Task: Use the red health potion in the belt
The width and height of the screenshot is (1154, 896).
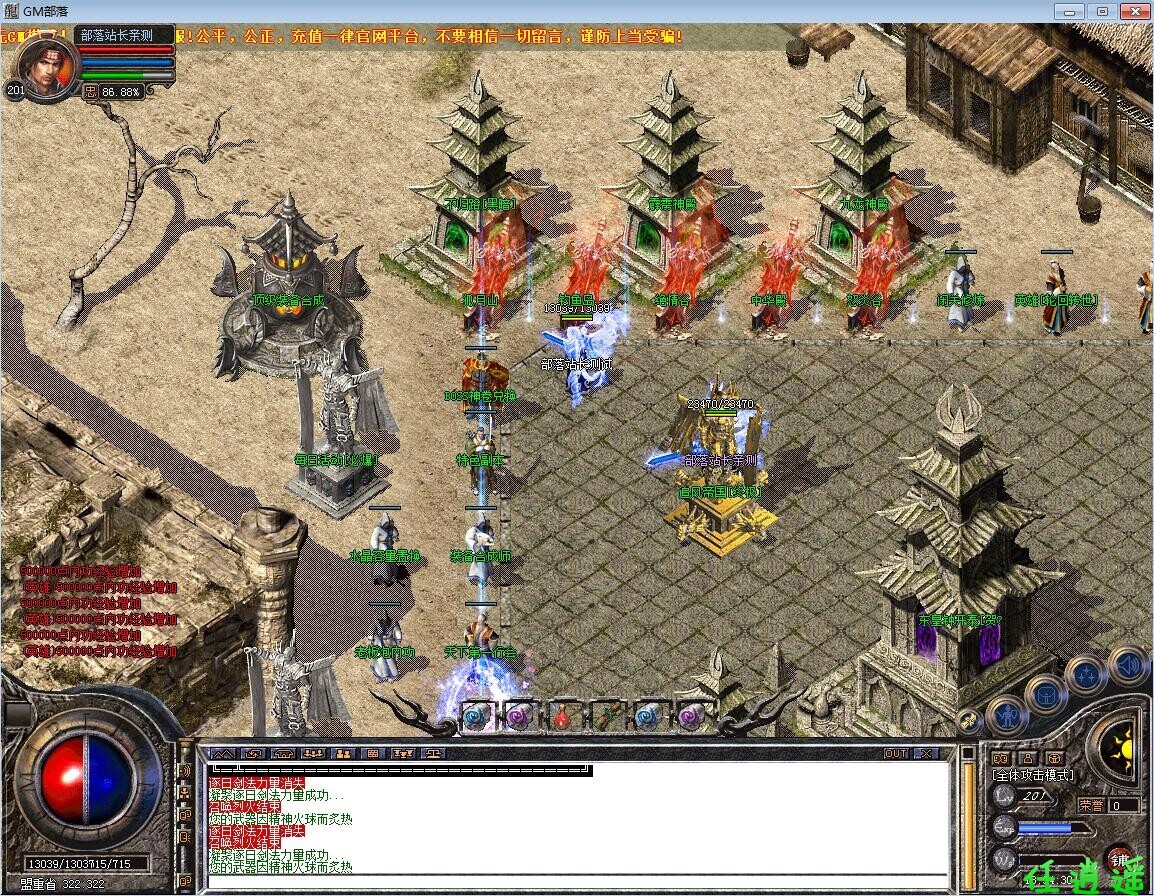Action: (564, 715)
